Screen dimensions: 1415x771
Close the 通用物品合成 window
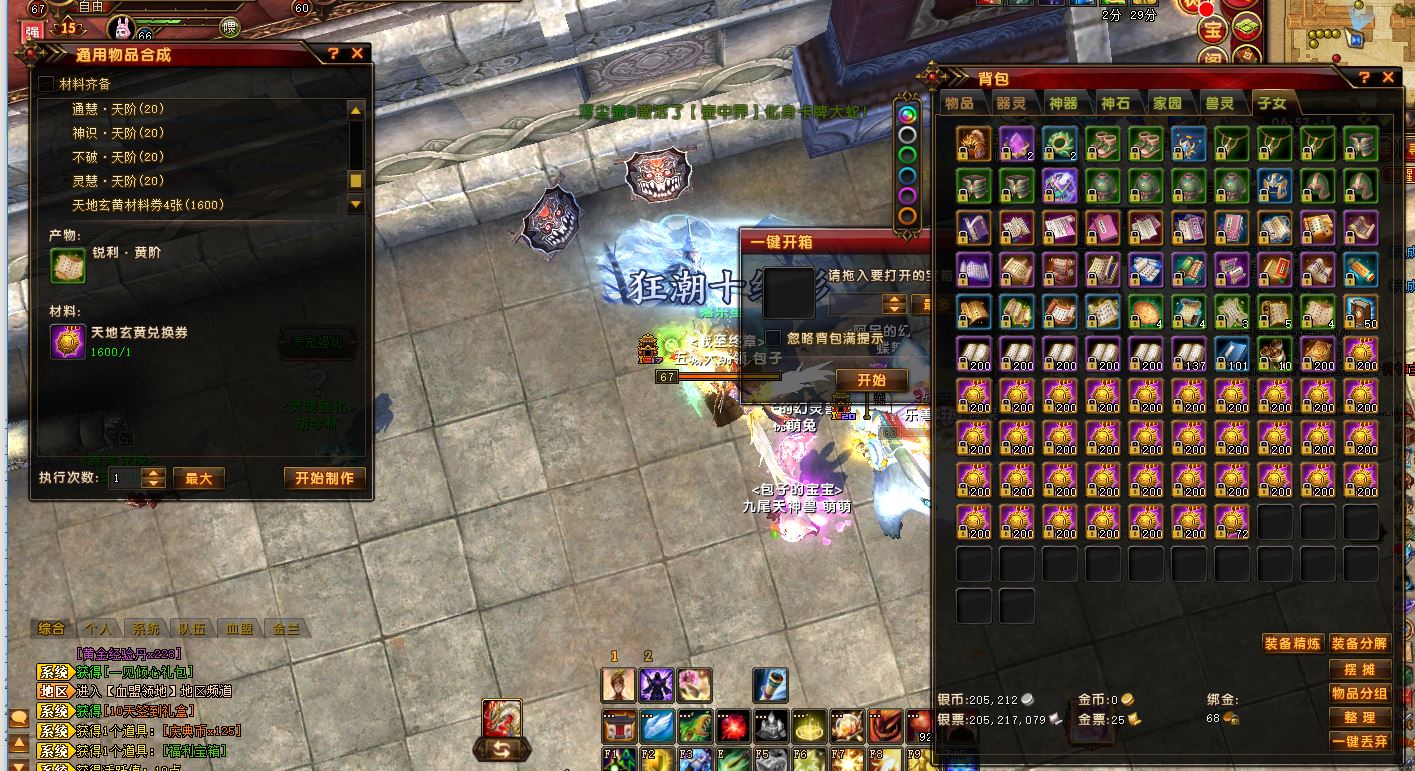(x=357, y=54)
